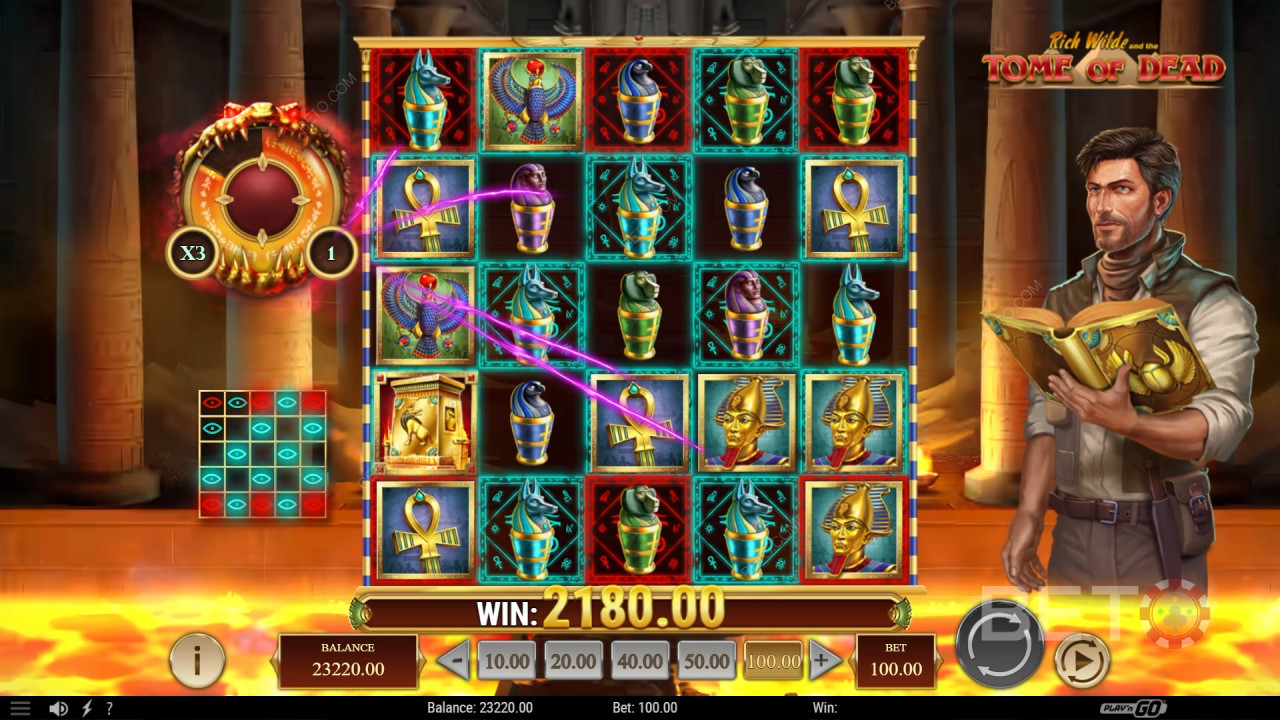Toggle turbo mode with the bolt icon
The width and height of the screenshot is (1280, 720).
[86, 707]
